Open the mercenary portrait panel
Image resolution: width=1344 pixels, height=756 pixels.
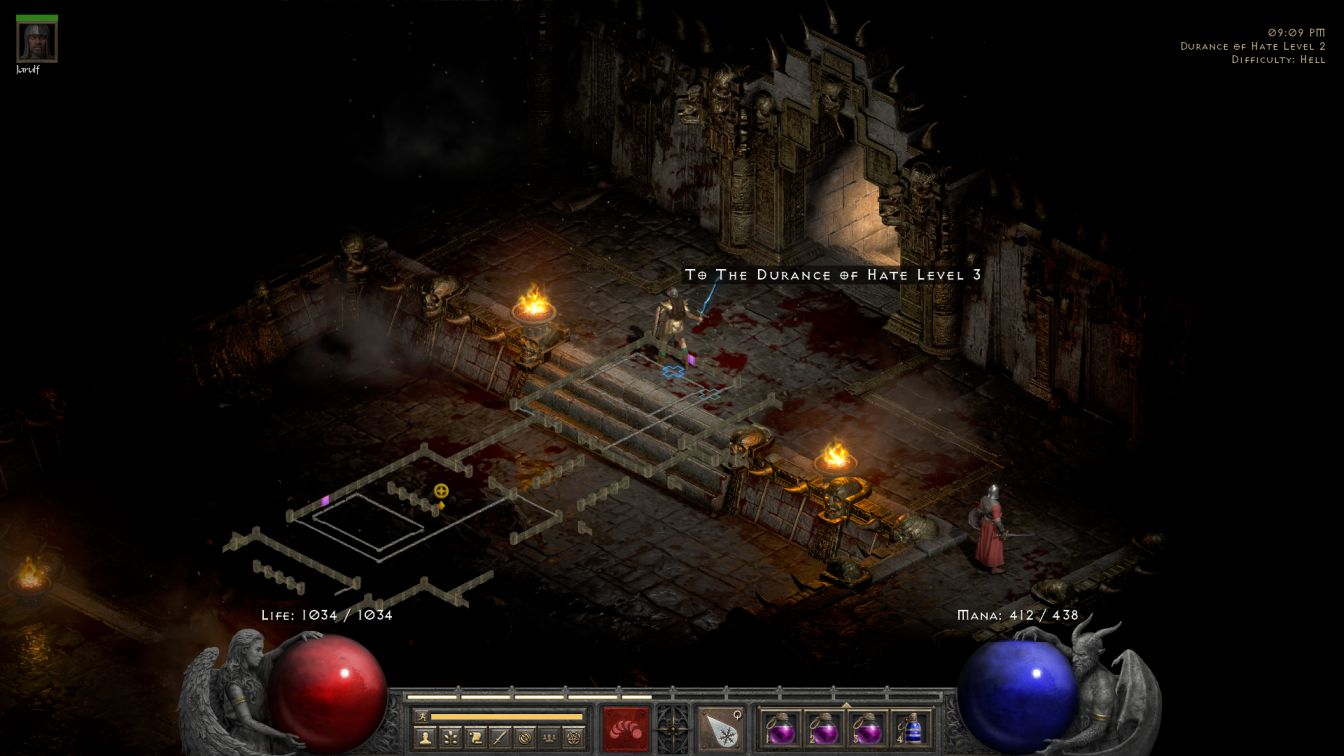pos(37,42)
